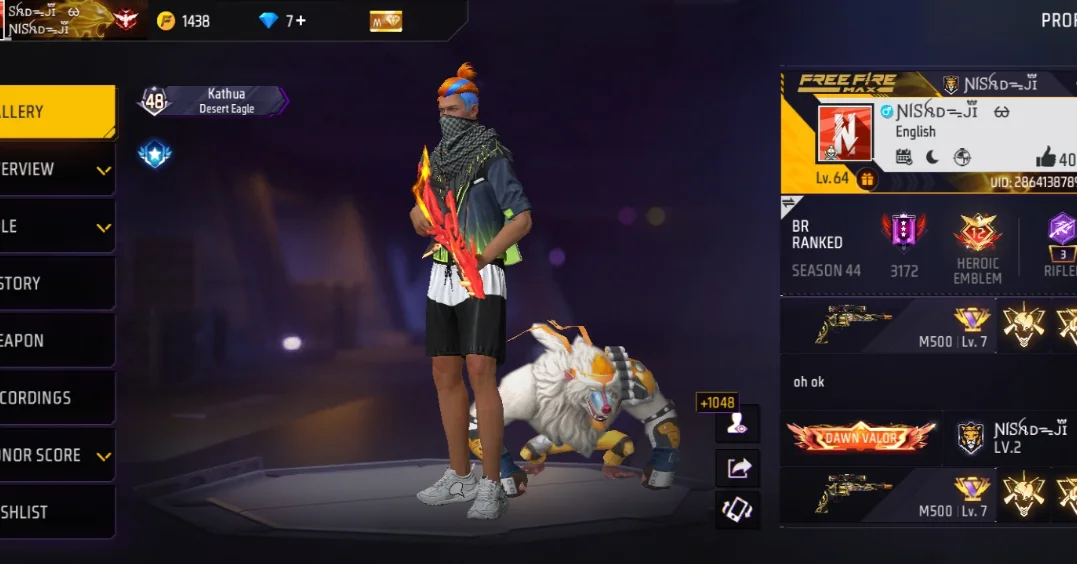Select the Dawn Valor banner
Viewport: 1077px width, 564px height.
(x=861, y=437)
